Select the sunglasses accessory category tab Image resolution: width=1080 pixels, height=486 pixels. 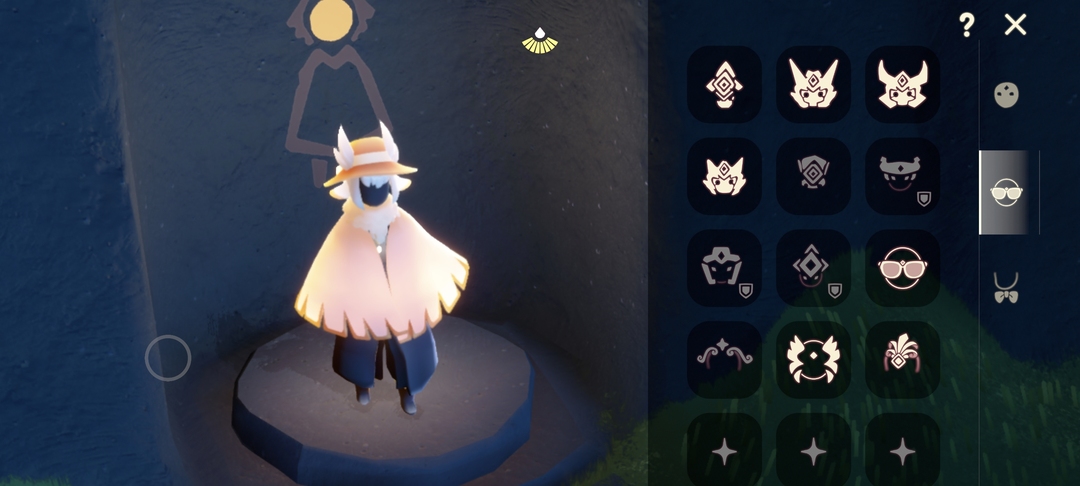(1005, 192)
